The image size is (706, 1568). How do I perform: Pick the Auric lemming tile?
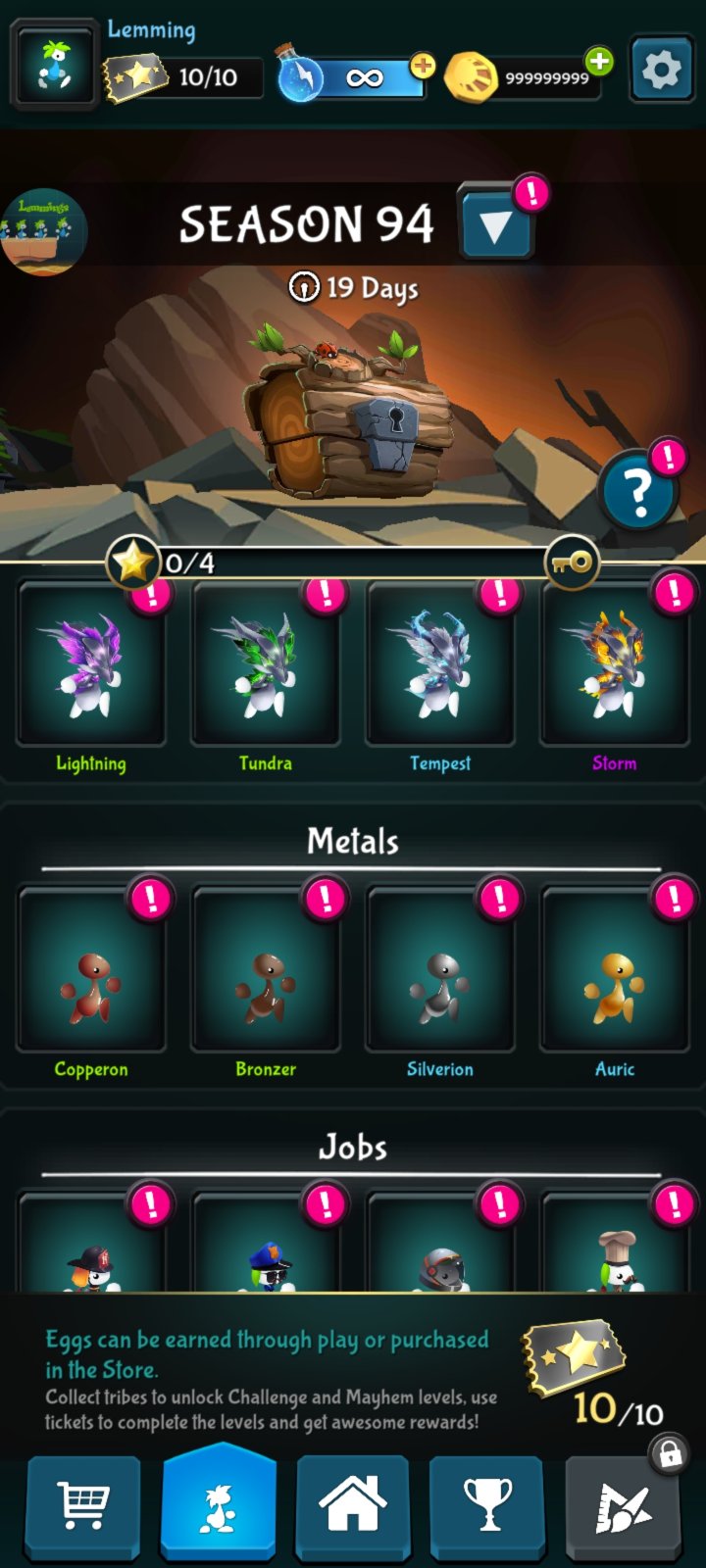point(615,972)
